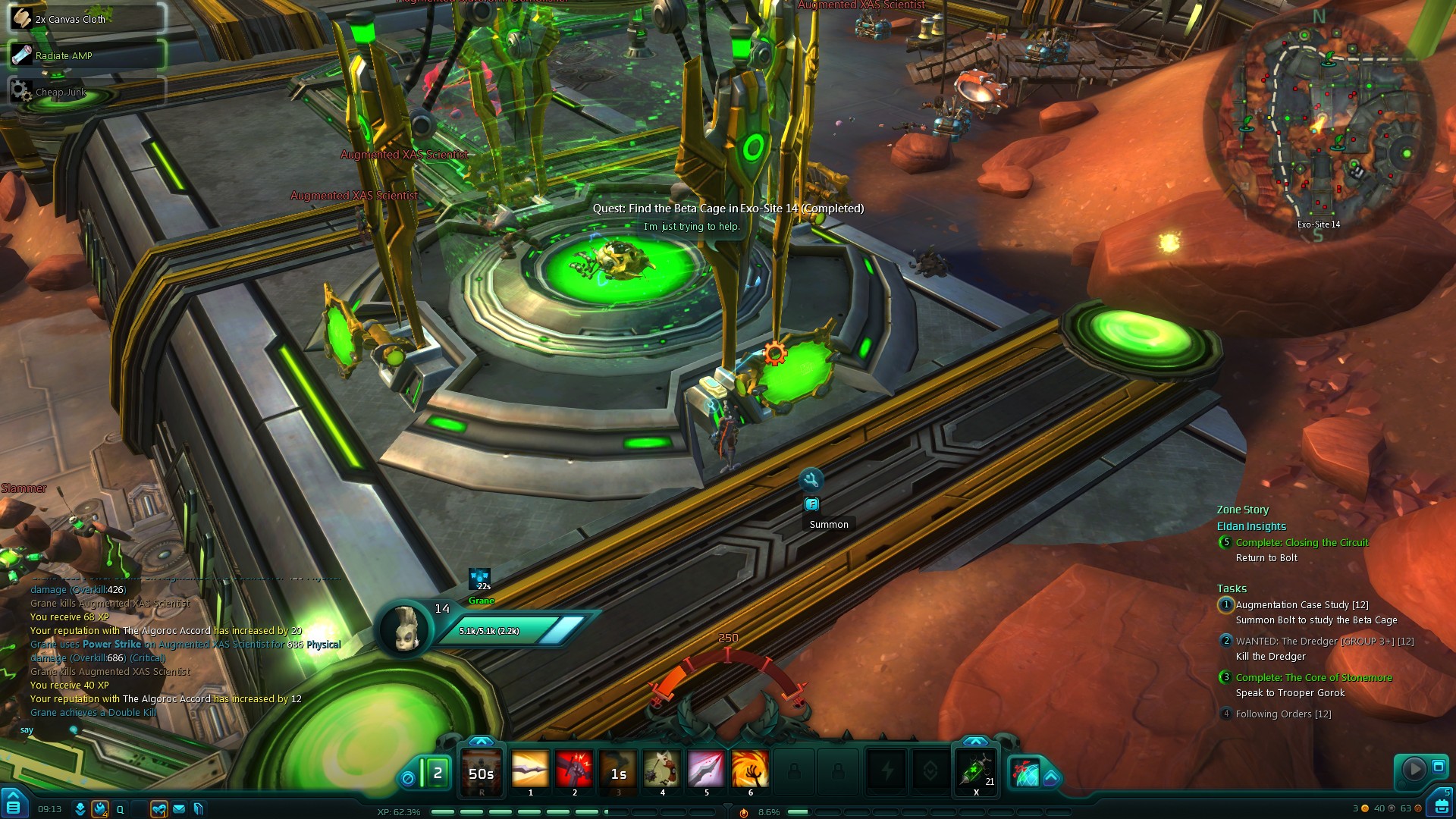Screen dimensions: 1456x819
Task: Trigger the flail warrior ability in slot 4
Action: click(x=662, y=770)
